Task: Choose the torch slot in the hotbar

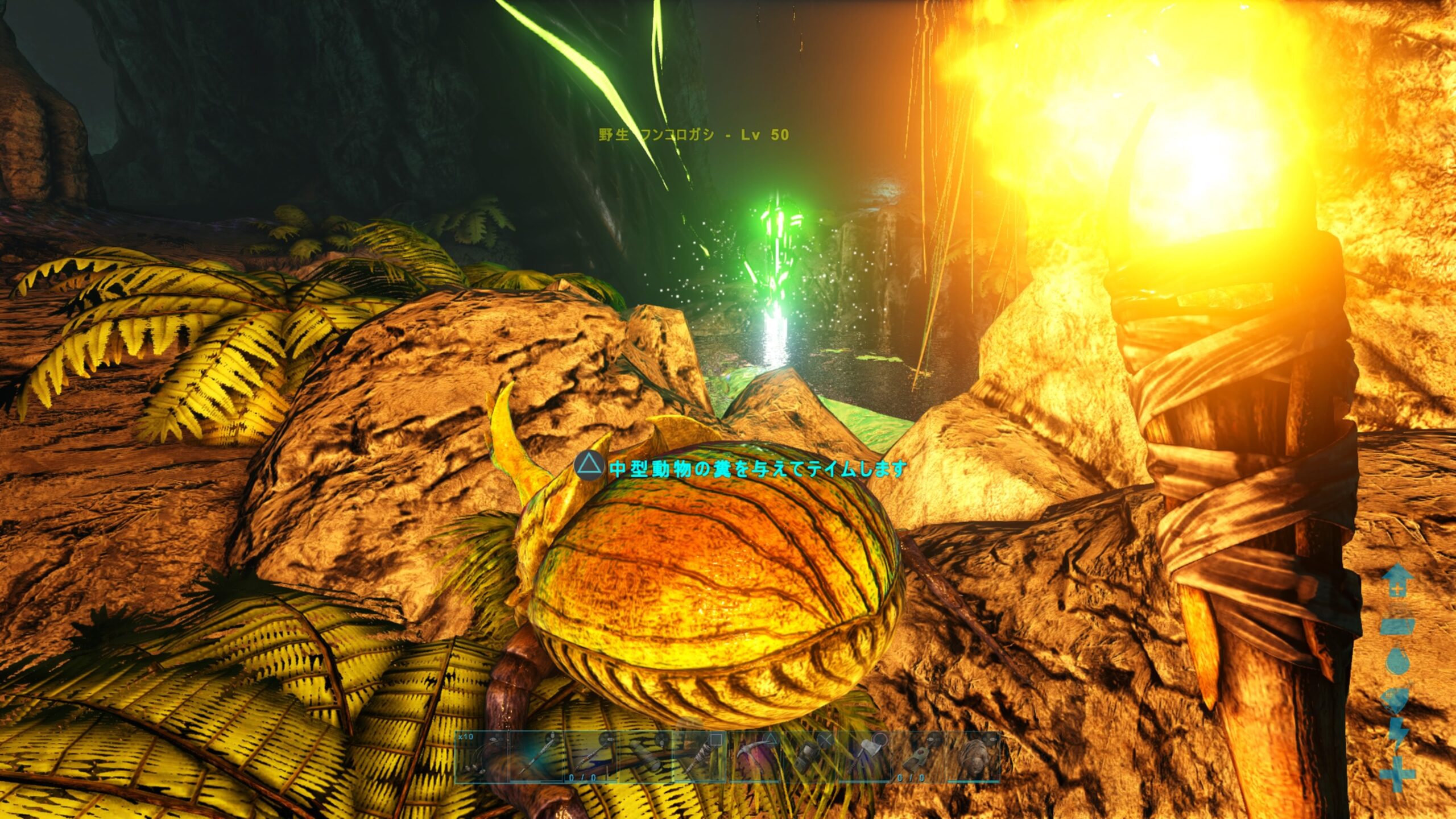Action: [701, 757]
